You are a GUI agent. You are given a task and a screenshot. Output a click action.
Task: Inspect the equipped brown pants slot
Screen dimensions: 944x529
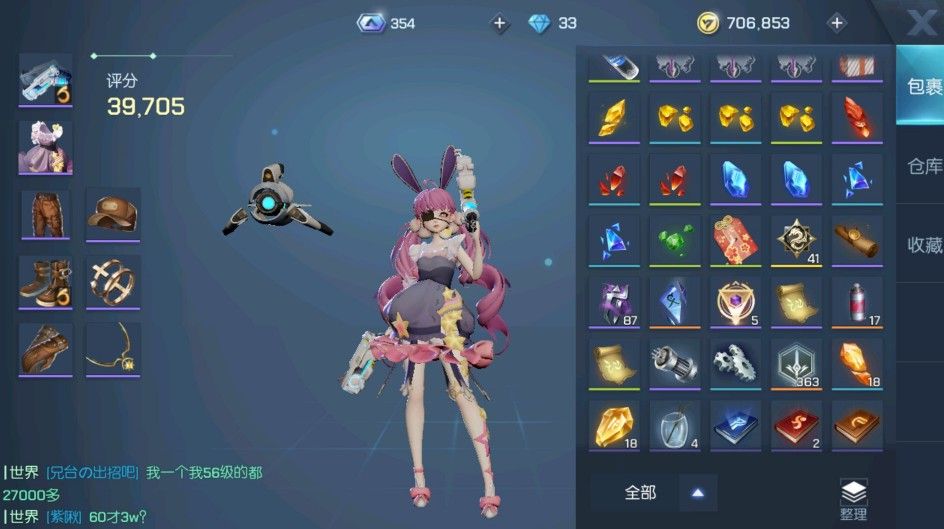coord(46,214)
